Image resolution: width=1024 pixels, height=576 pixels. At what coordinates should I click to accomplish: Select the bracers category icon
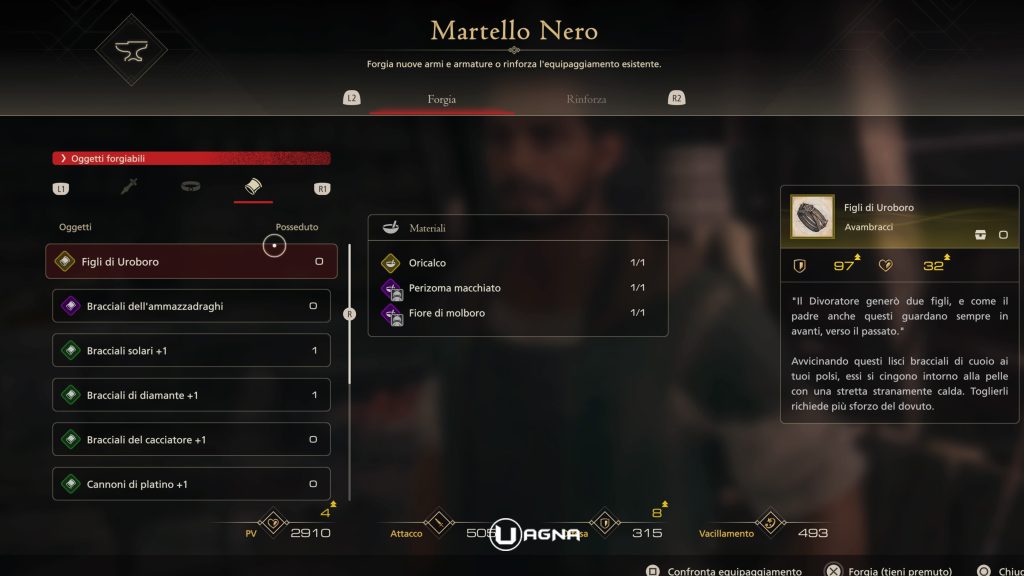[x=253, y=187]
